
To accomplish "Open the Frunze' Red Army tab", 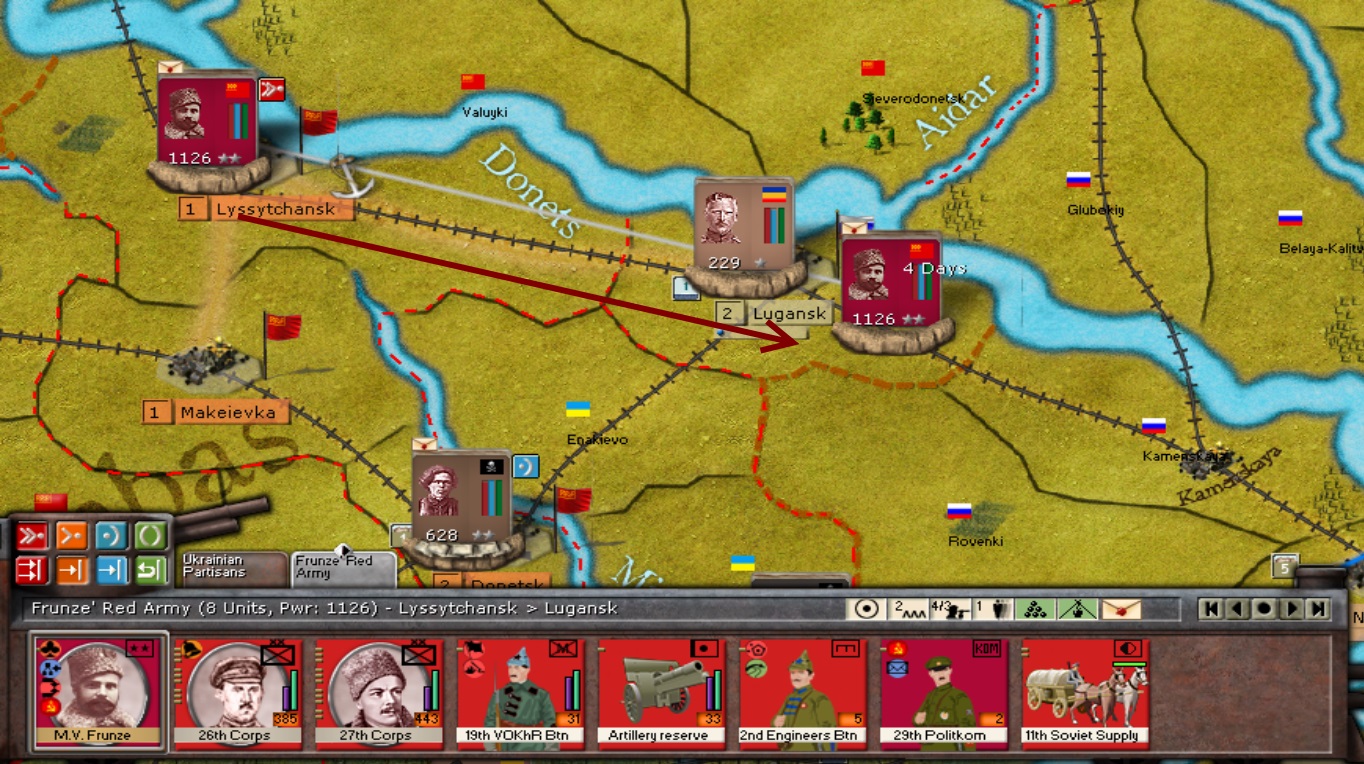I will [342, 568].
